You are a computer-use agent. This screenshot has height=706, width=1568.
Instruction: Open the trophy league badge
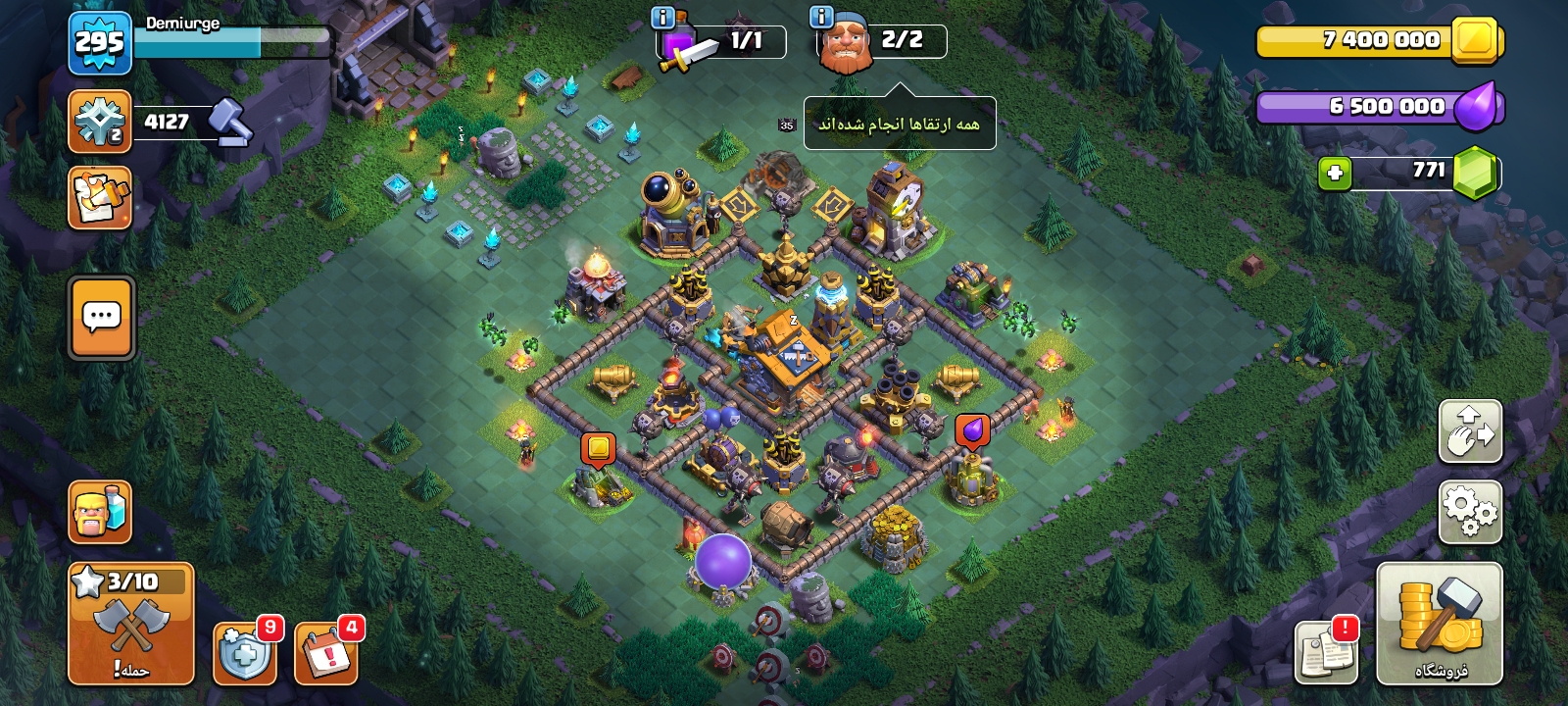(x=100, y=122)
